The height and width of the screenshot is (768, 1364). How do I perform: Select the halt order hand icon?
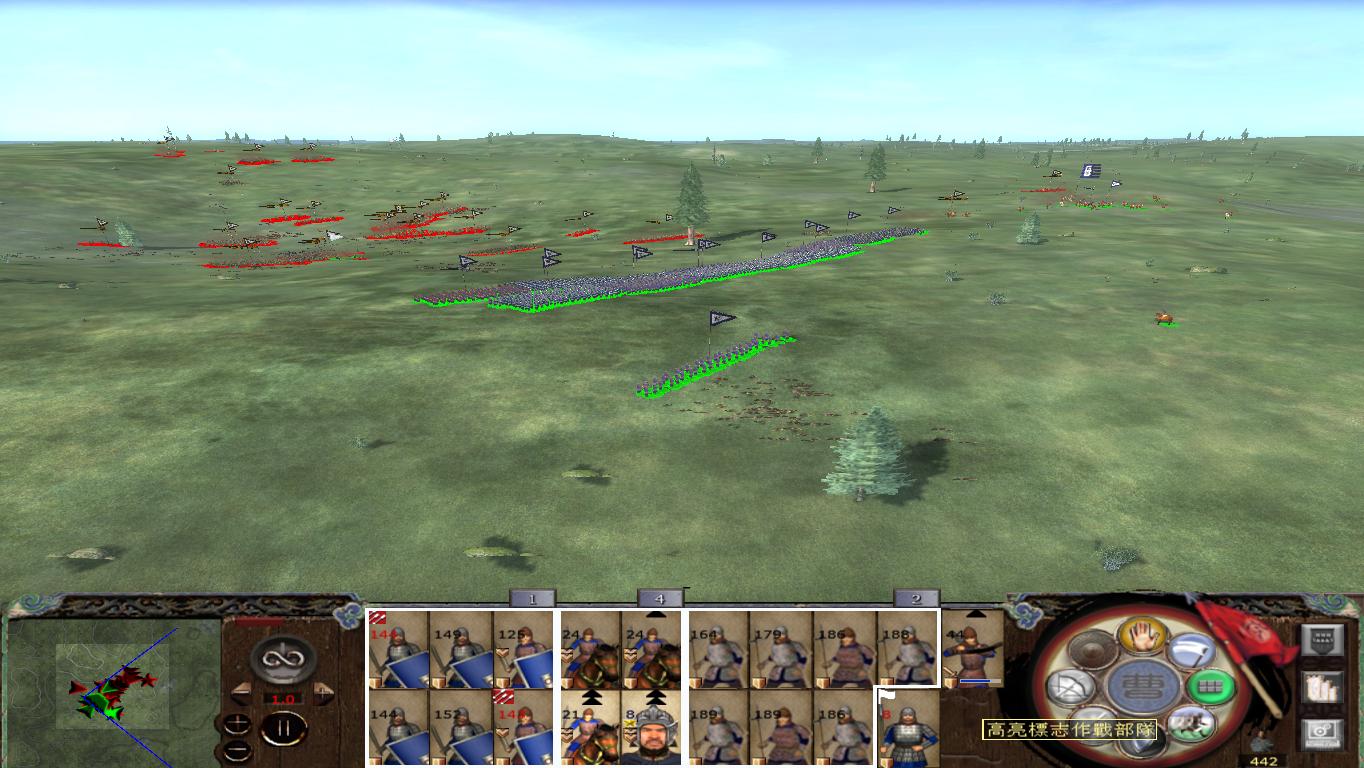(x=1144, y=637)
